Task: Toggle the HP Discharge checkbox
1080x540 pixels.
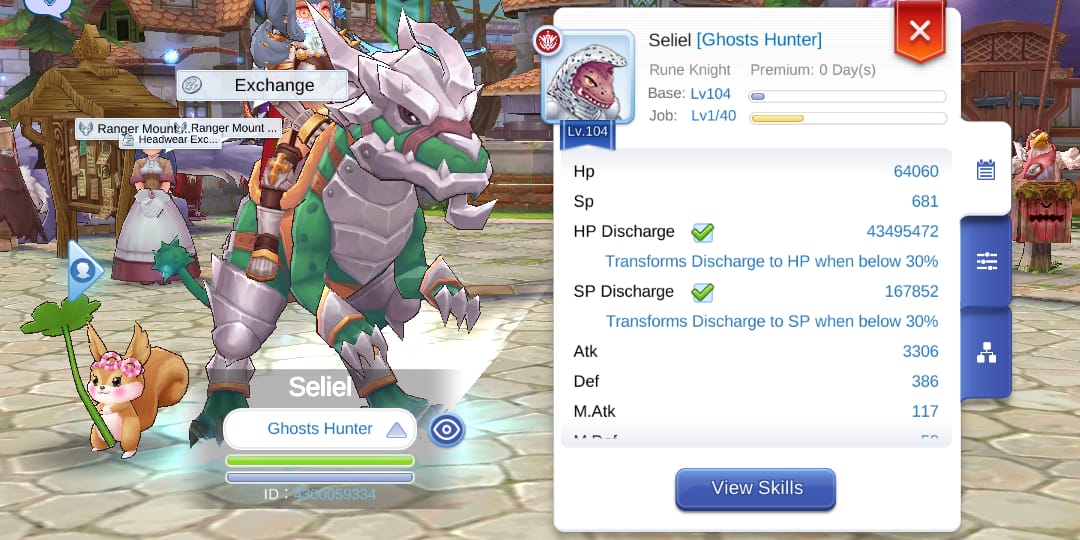Action: pos(702,232)
